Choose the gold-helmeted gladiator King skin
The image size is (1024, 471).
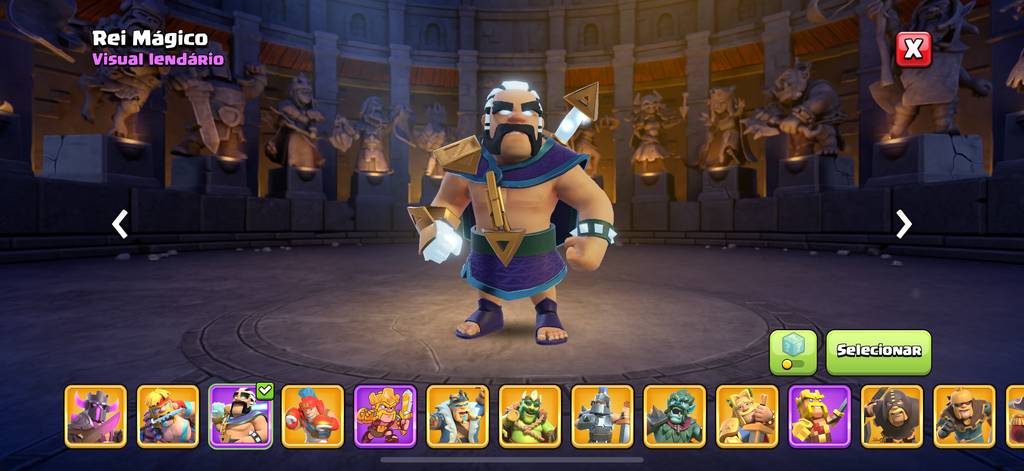pos(964,415)
